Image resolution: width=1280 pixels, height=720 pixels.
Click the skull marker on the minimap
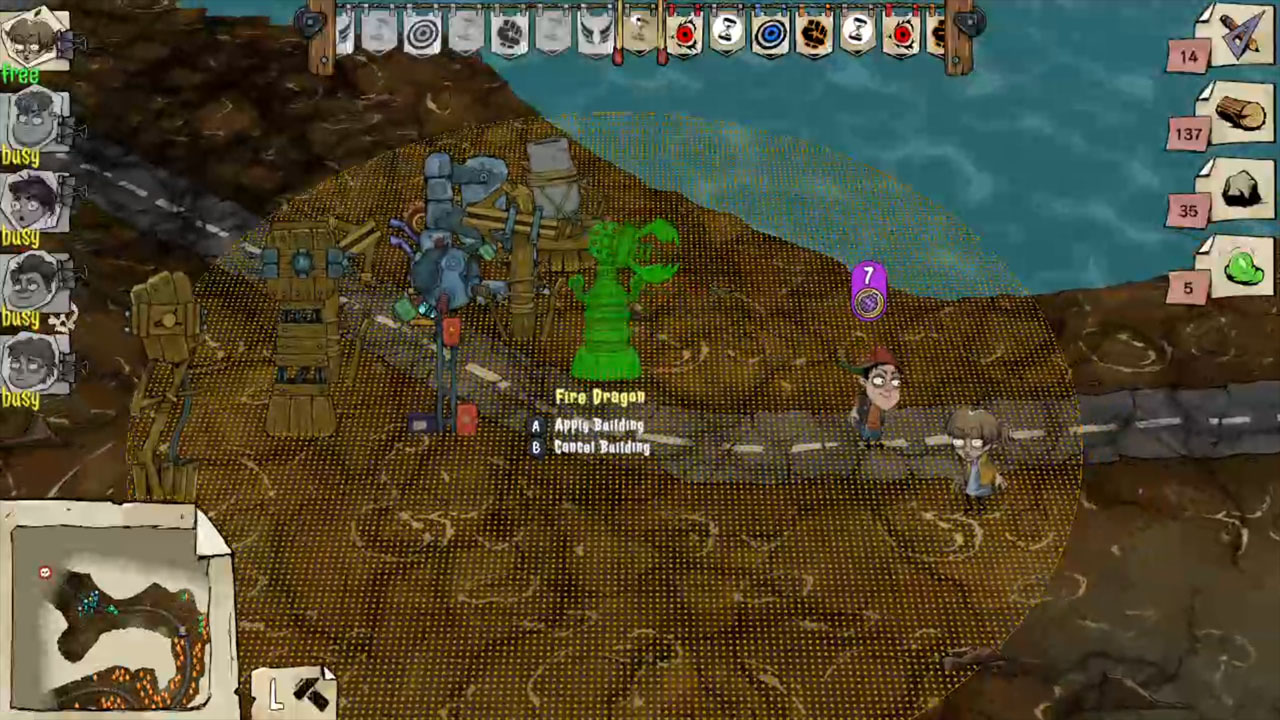tap(44, 573)
